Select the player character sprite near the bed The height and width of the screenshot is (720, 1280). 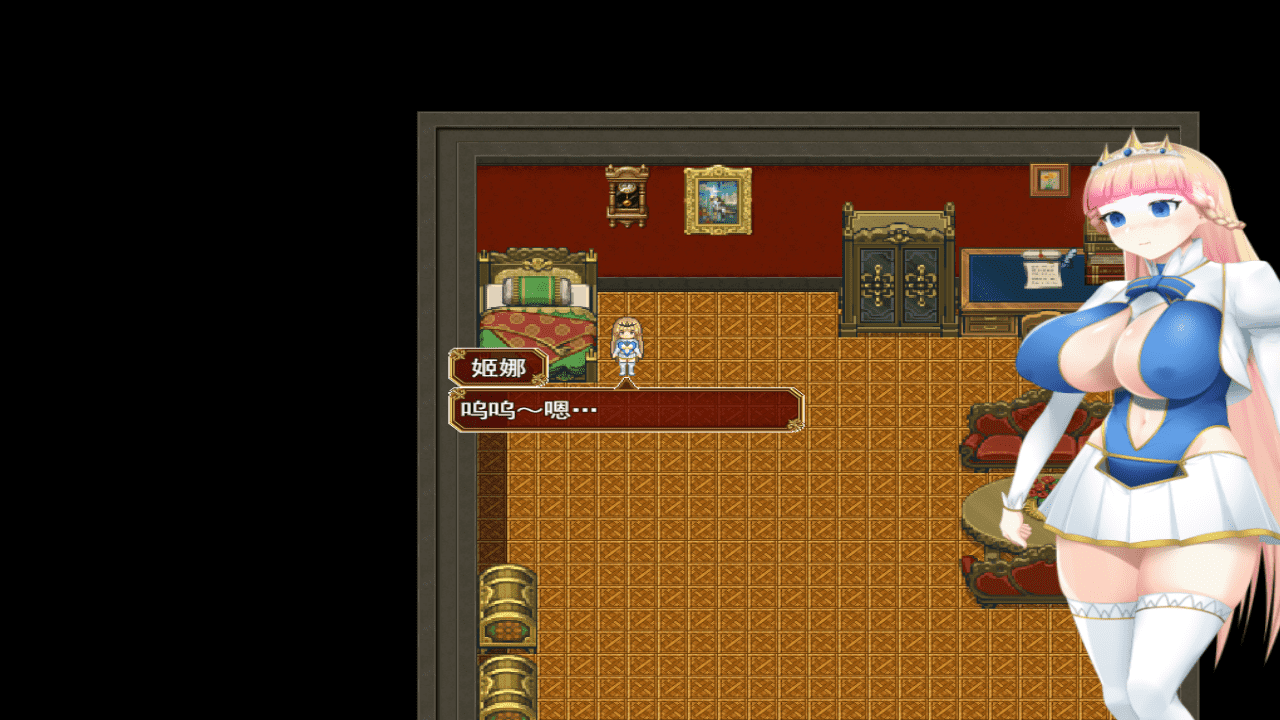tap(626, 345)
